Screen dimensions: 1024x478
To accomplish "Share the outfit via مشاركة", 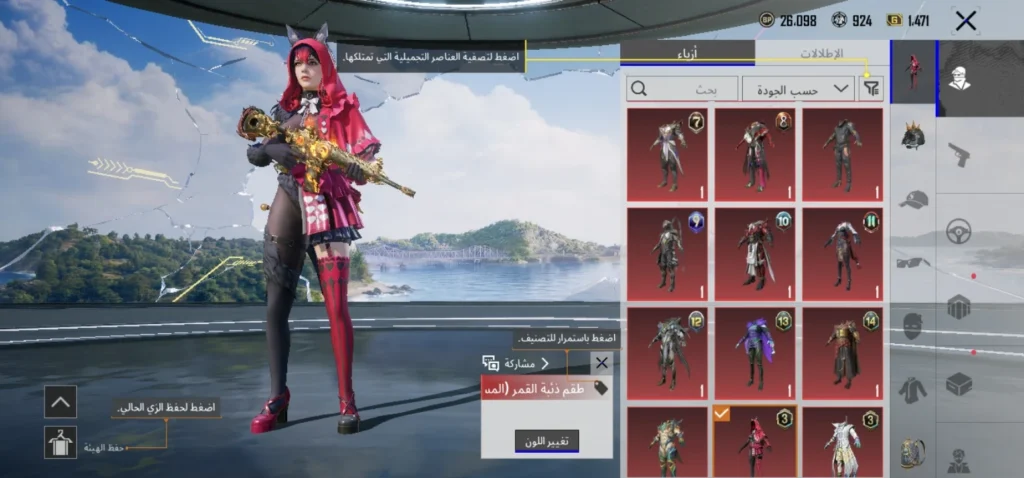I will pyautogui.click(x=516, y=363).
